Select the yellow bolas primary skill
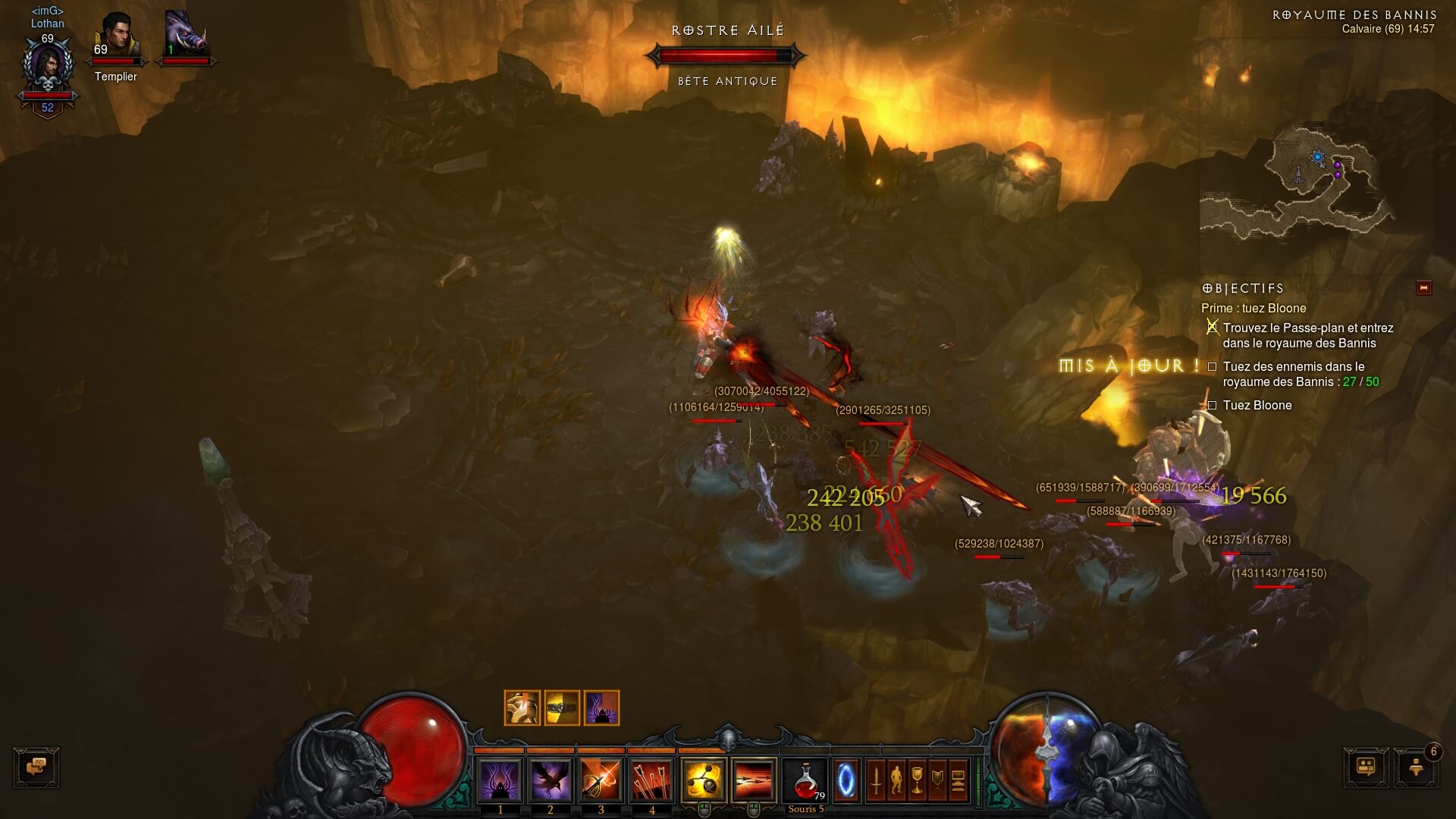Screen dimensions: 1456x819 point(703,780)
